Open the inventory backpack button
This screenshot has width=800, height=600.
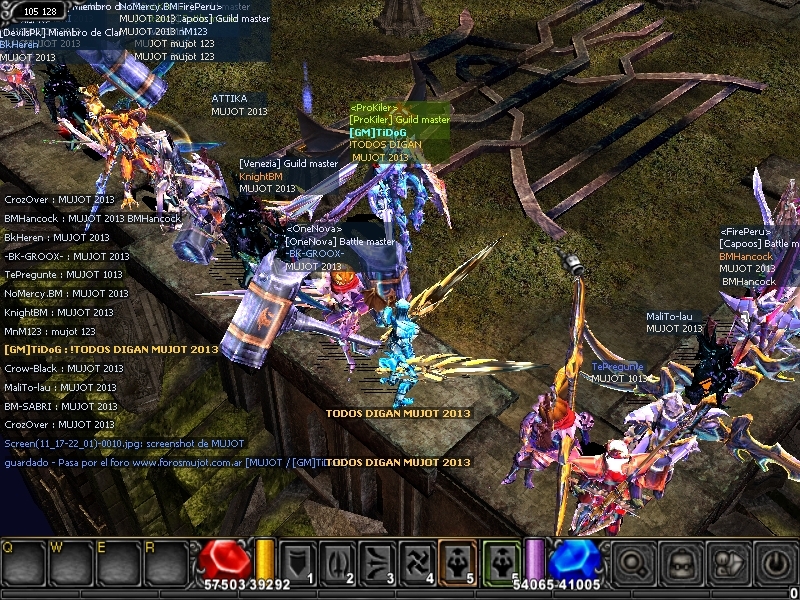[x=681, y=565]
